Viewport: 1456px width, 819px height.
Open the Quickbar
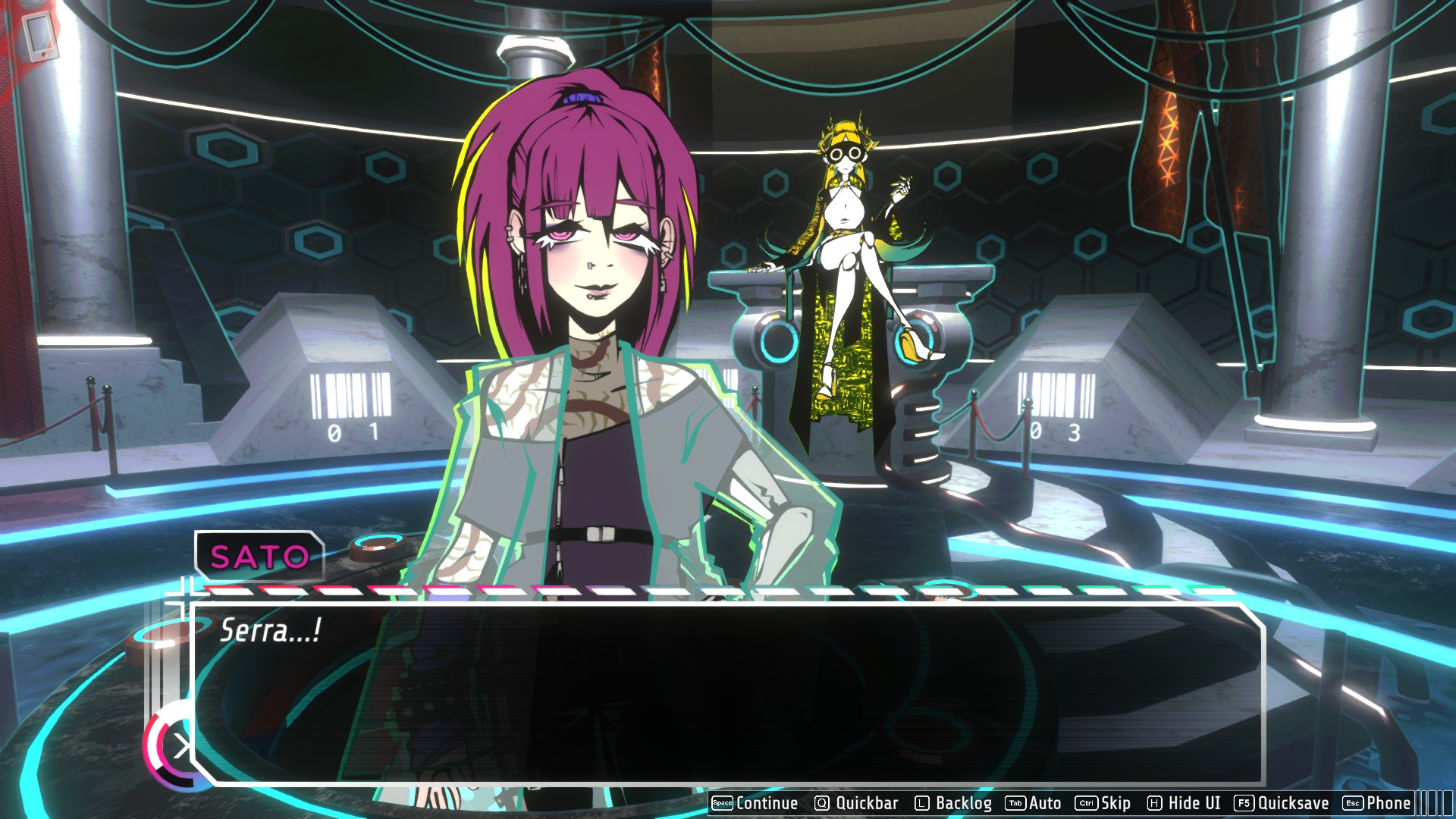(856, 803)
